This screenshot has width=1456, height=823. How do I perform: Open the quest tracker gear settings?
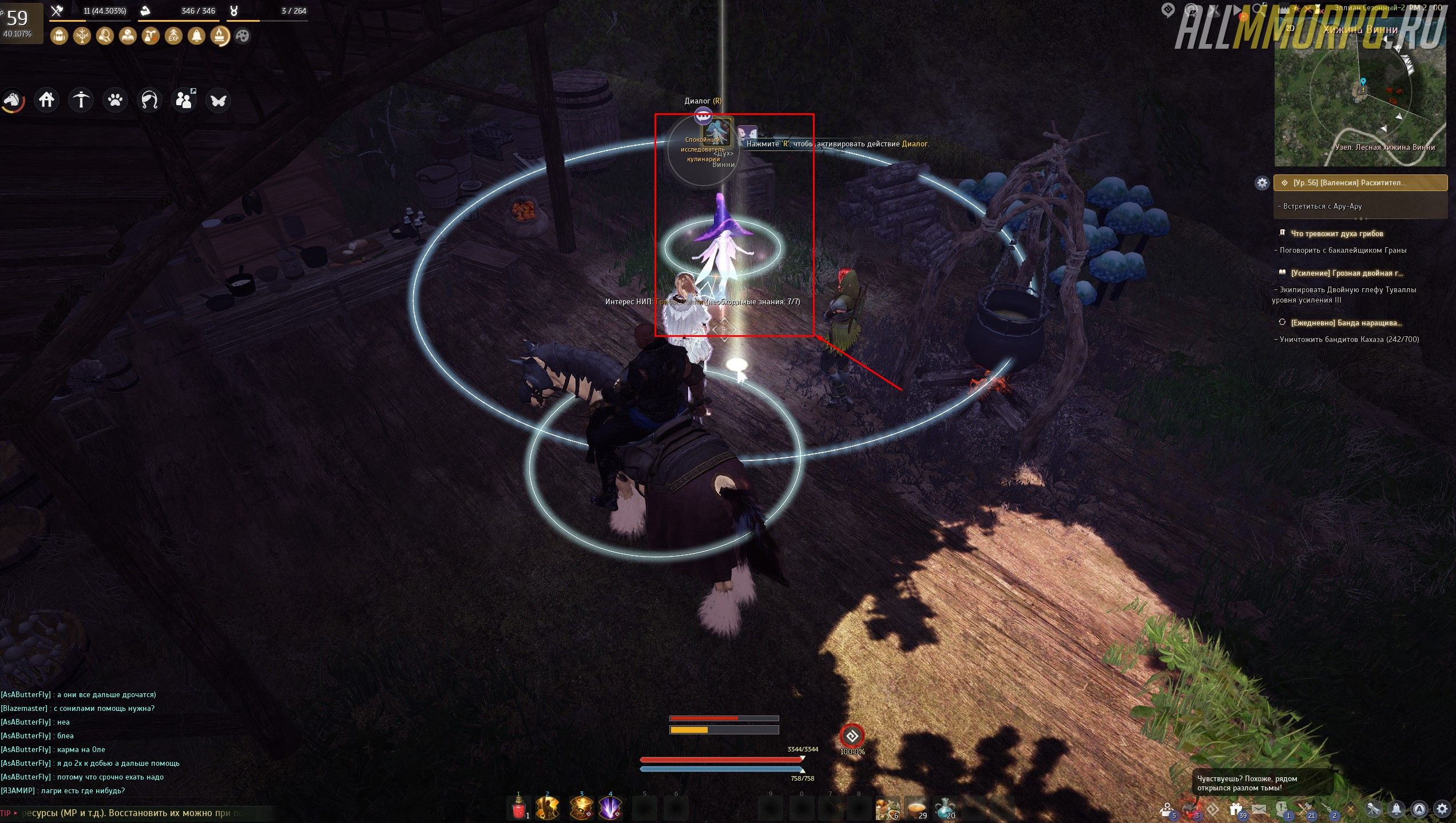(x=1261, y=183)
